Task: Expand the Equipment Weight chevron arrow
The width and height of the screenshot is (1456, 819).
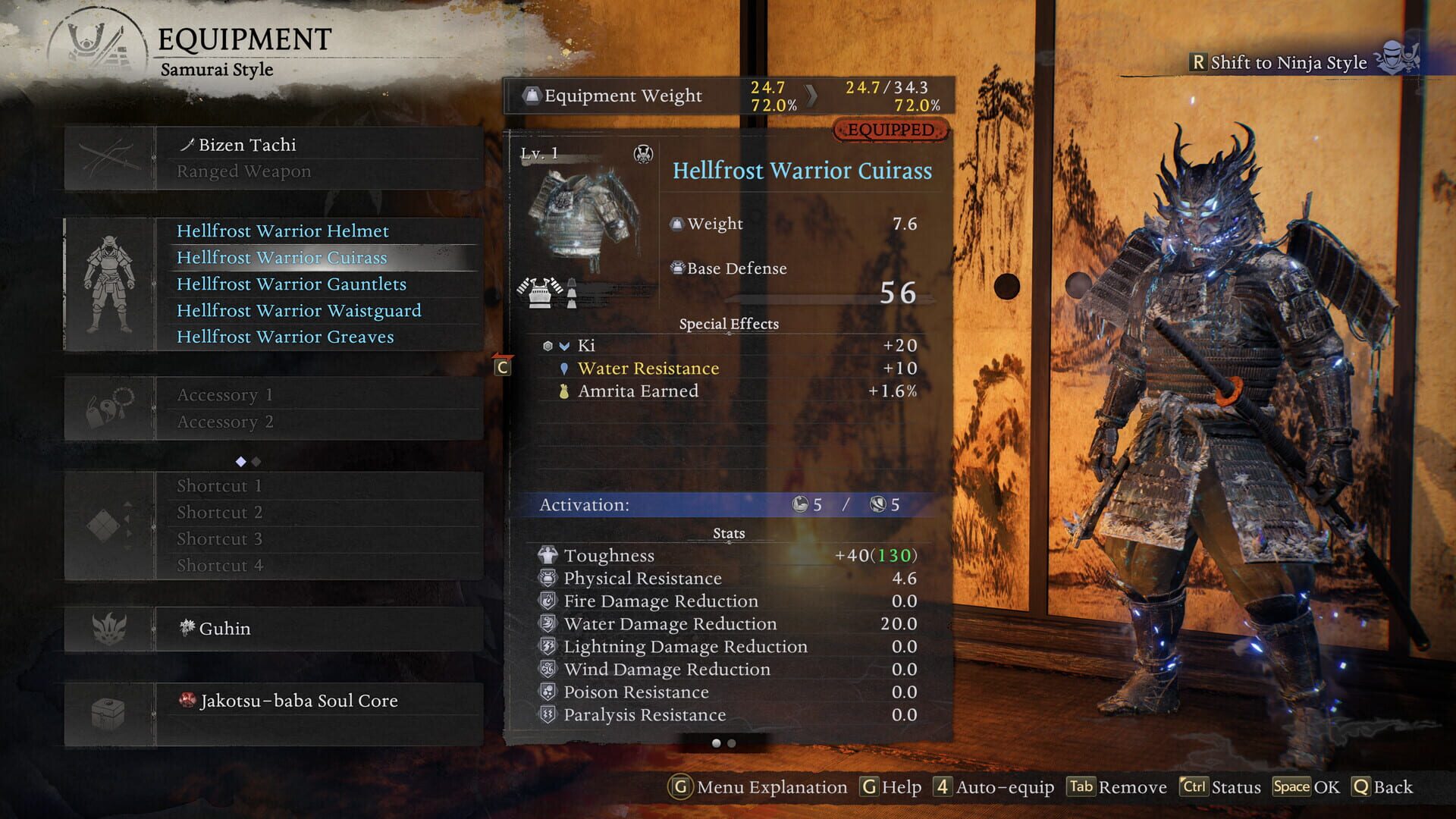Action: pyautogui.click(x=810, y=96)
